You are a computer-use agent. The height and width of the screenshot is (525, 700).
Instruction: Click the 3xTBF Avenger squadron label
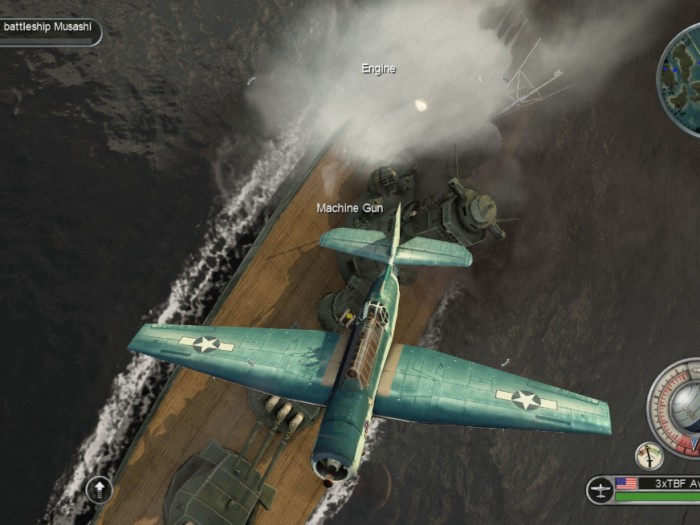click(670, 482)
